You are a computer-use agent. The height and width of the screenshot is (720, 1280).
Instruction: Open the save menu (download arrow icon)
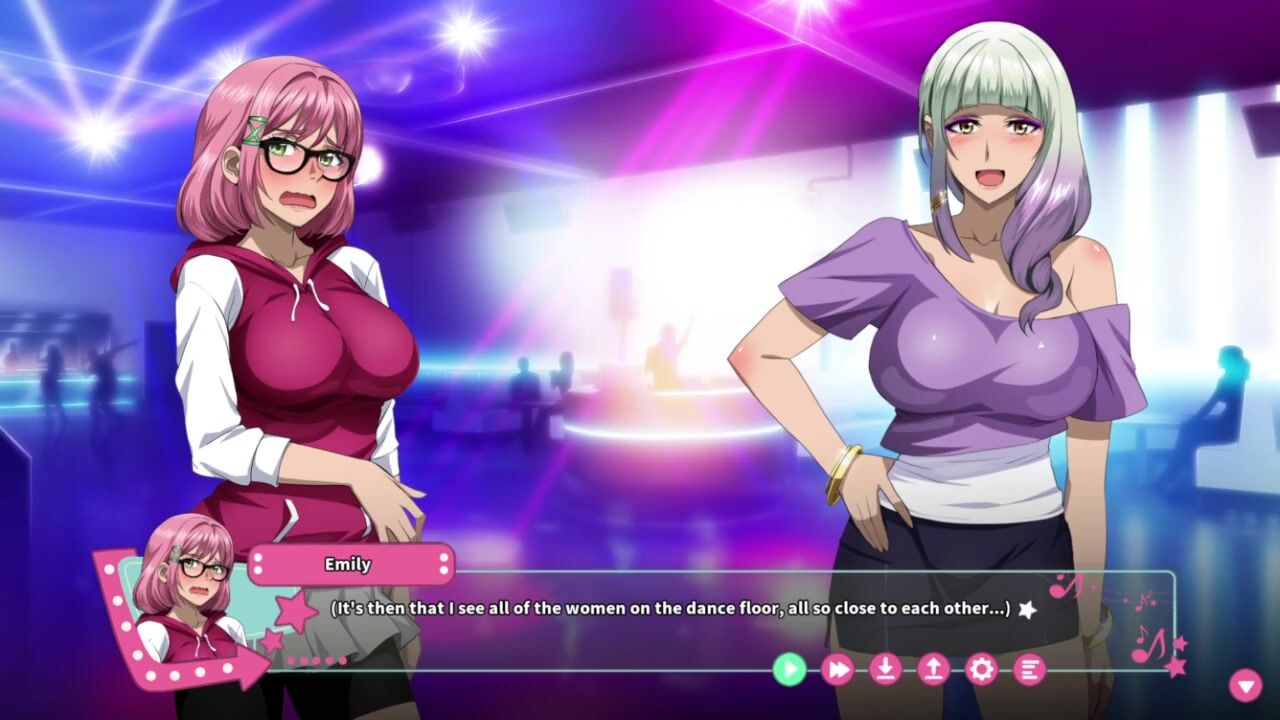point(885,669)
